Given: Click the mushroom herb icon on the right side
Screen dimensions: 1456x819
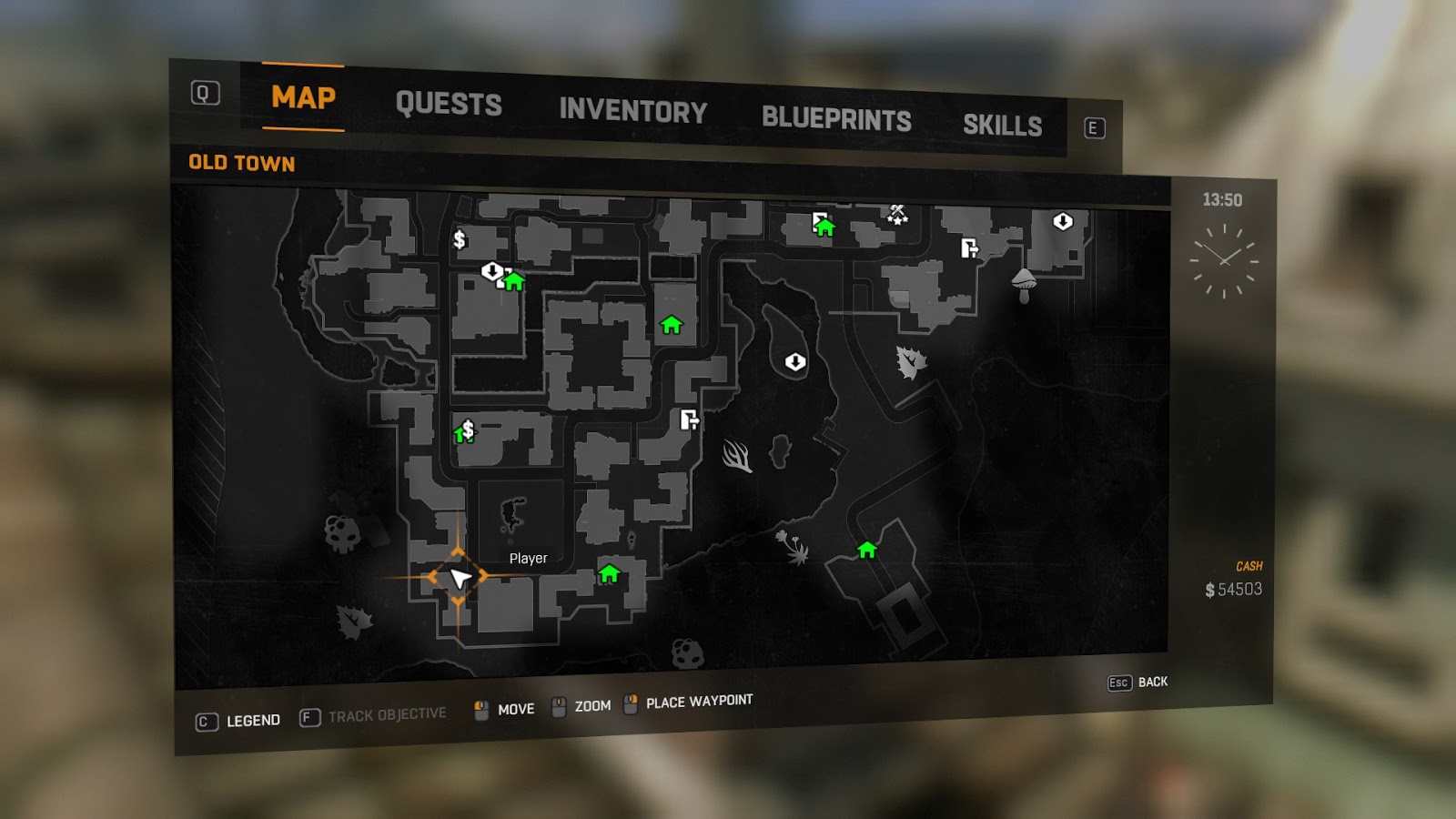Looking at the screenshot, I should point(1024,286).
